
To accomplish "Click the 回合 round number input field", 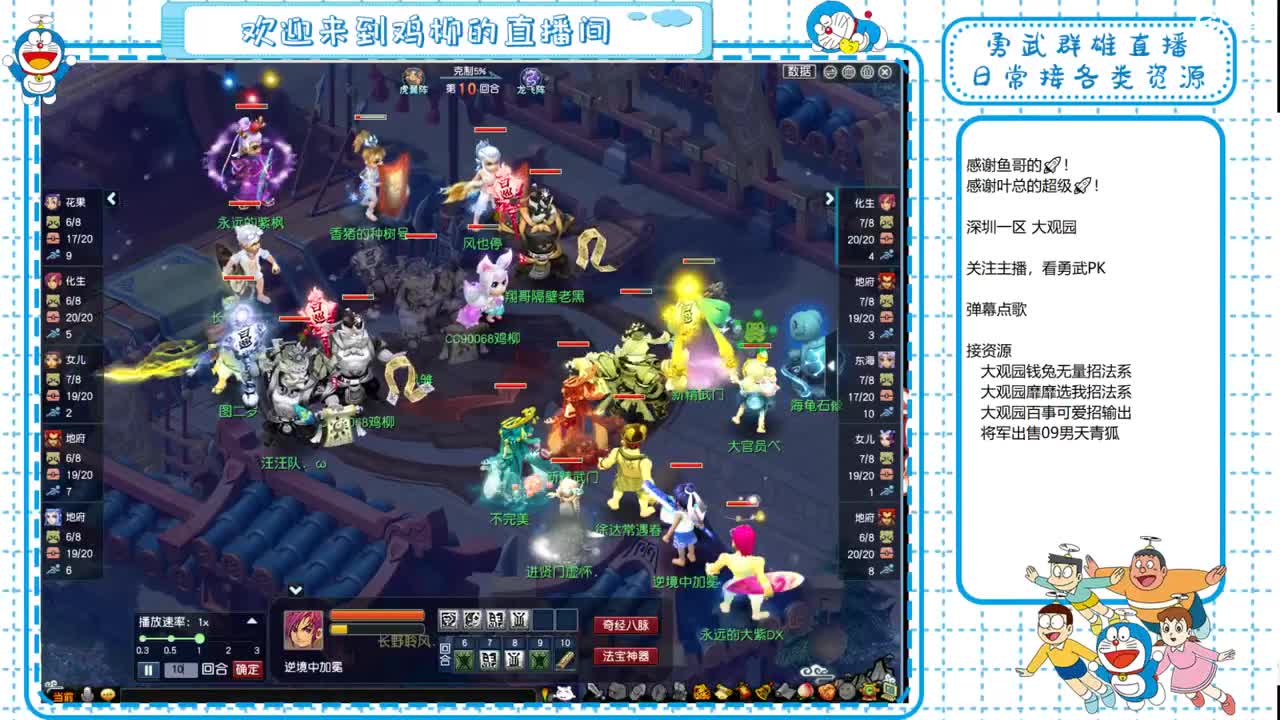I will click(x=180, y=668).
